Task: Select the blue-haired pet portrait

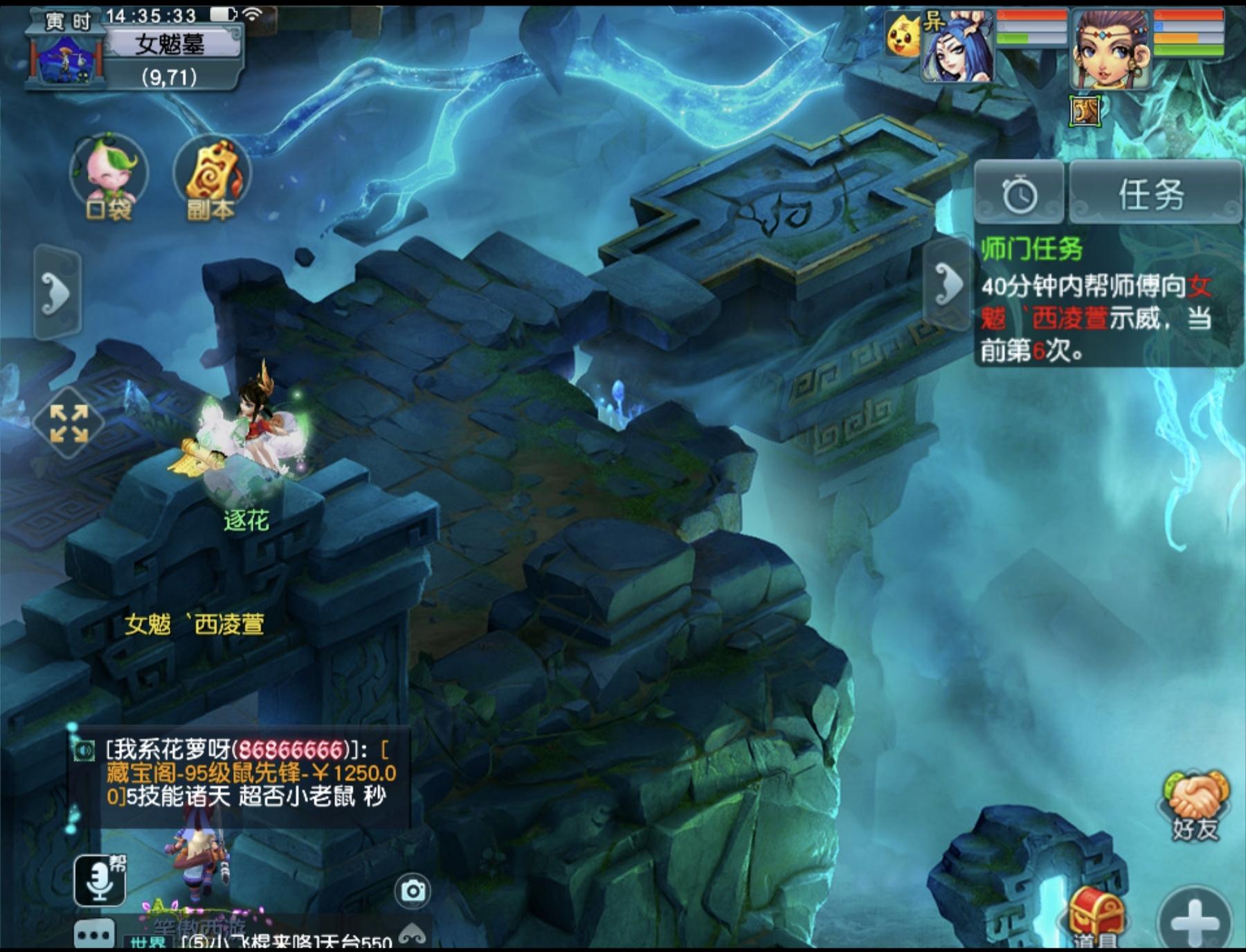Action: [958, 48]
